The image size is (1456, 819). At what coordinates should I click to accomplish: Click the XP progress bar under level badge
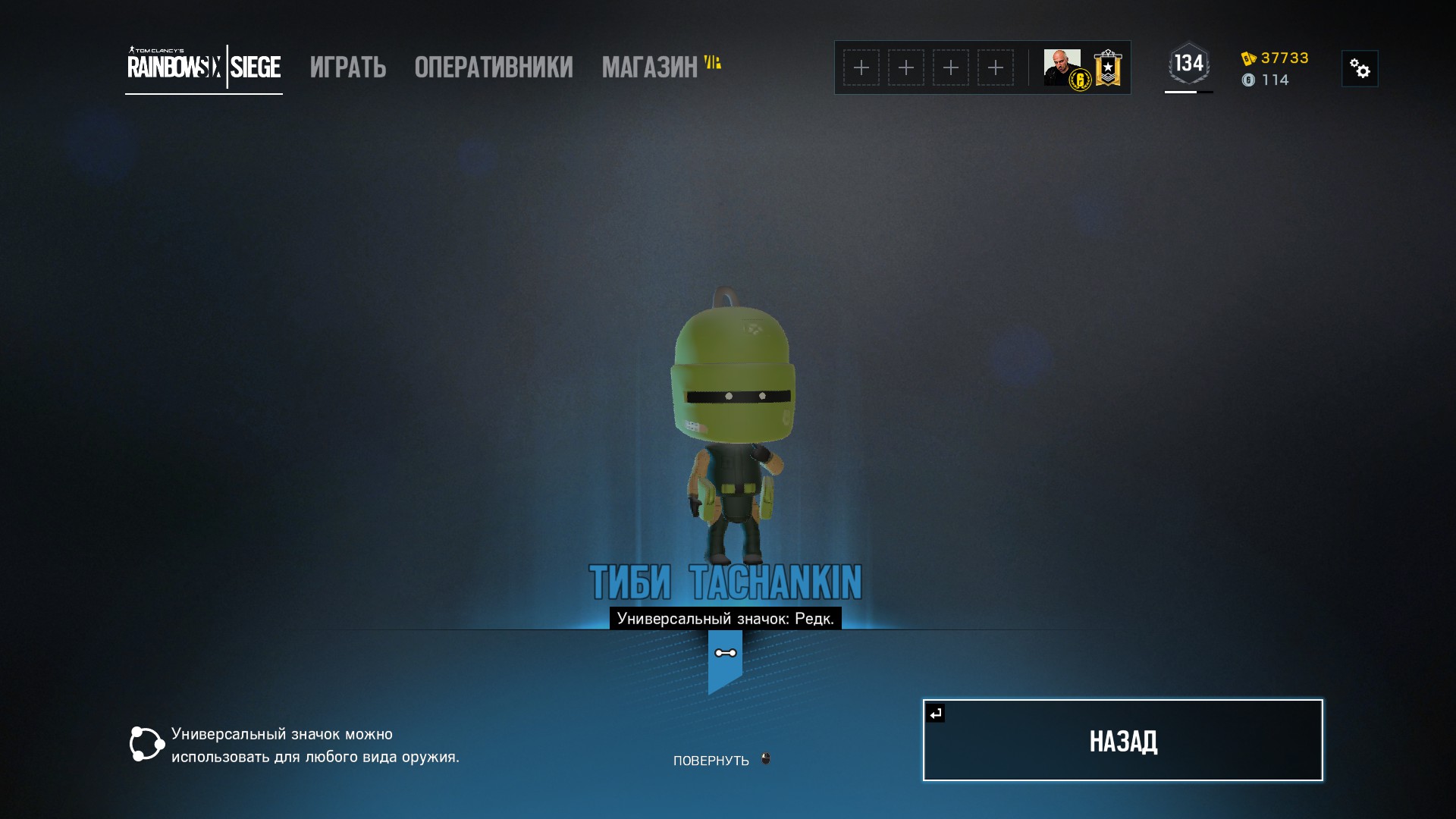click(1188, 93)
